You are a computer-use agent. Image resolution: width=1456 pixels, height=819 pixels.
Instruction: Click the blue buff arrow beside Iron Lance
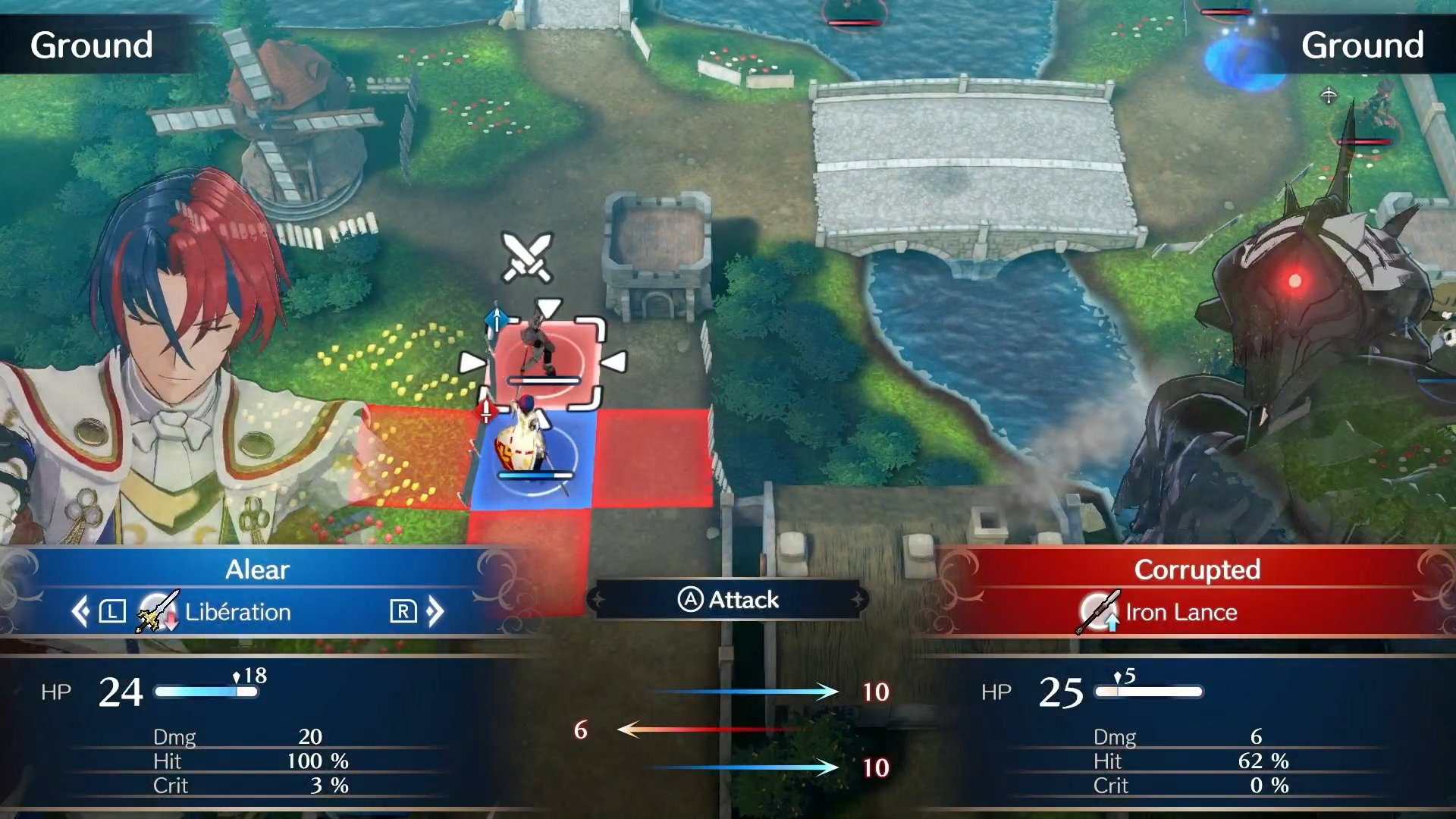1112,623
